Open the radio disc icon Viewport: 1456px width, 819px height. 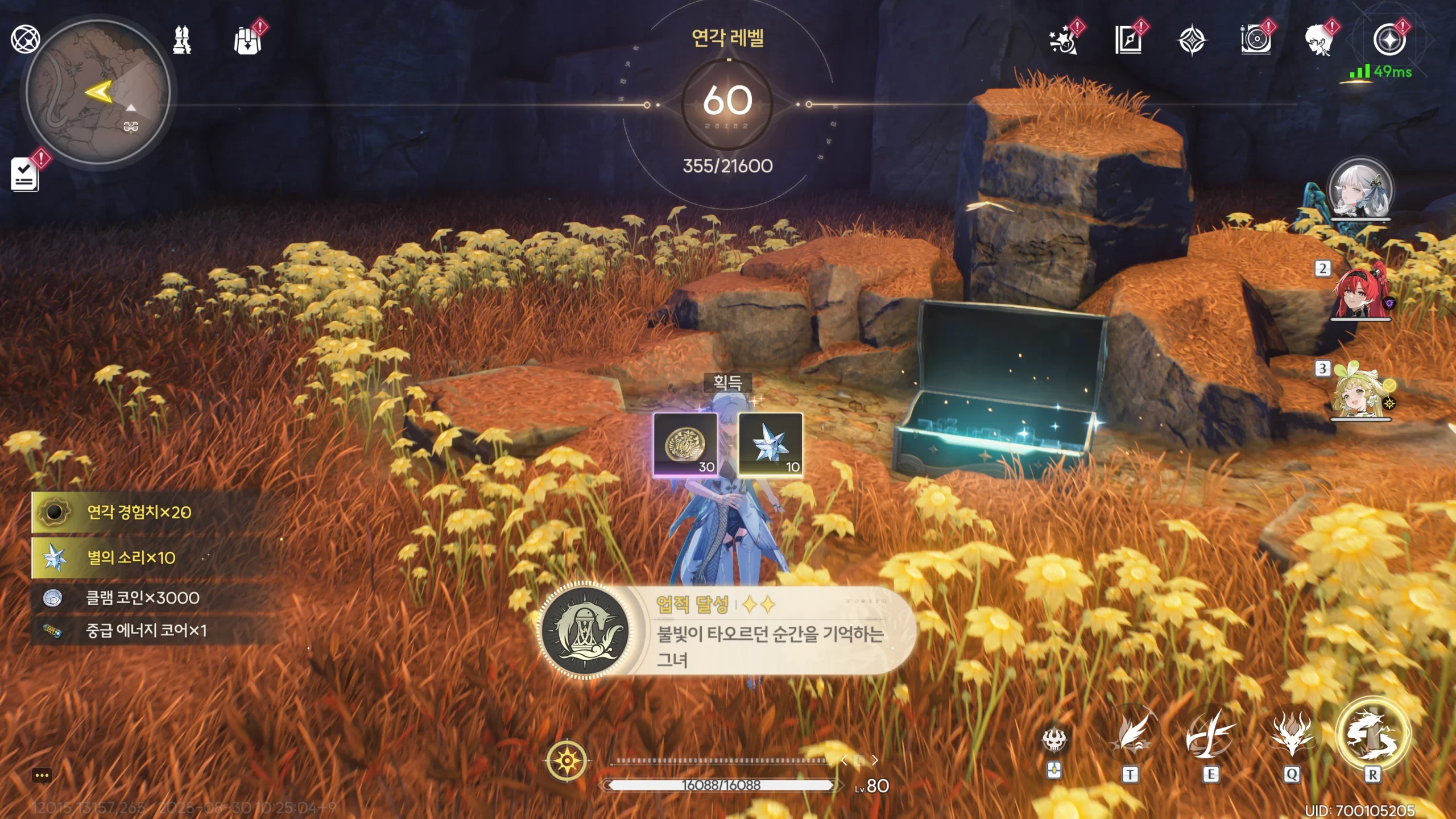pyautogui.click(x=1256, y=40)
